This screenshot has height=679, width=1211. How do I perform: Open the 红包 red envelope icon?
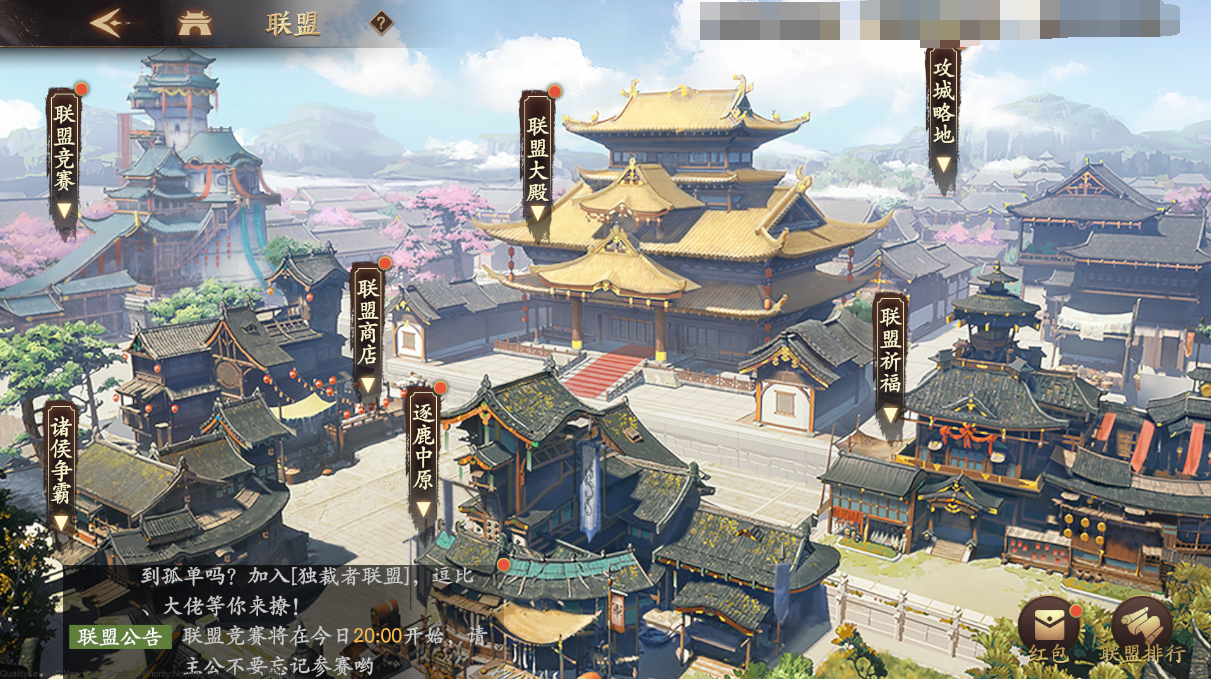click(1049, 631)
